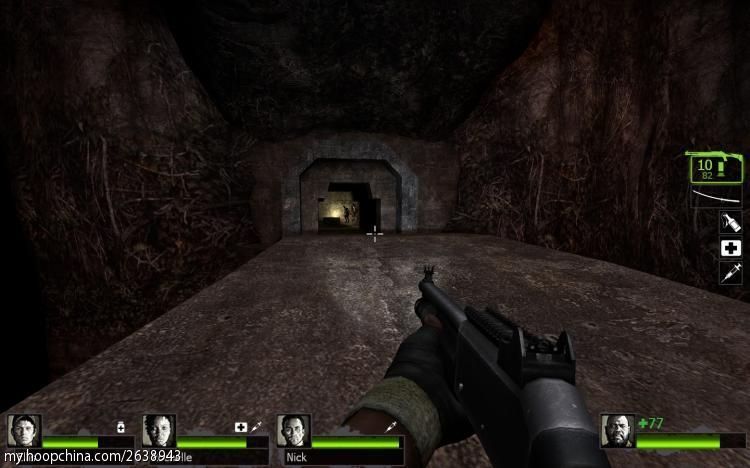Viewport: 750px width, 468px height.
Task: Choose the first aid kit slot
Action: coord(731,247)
